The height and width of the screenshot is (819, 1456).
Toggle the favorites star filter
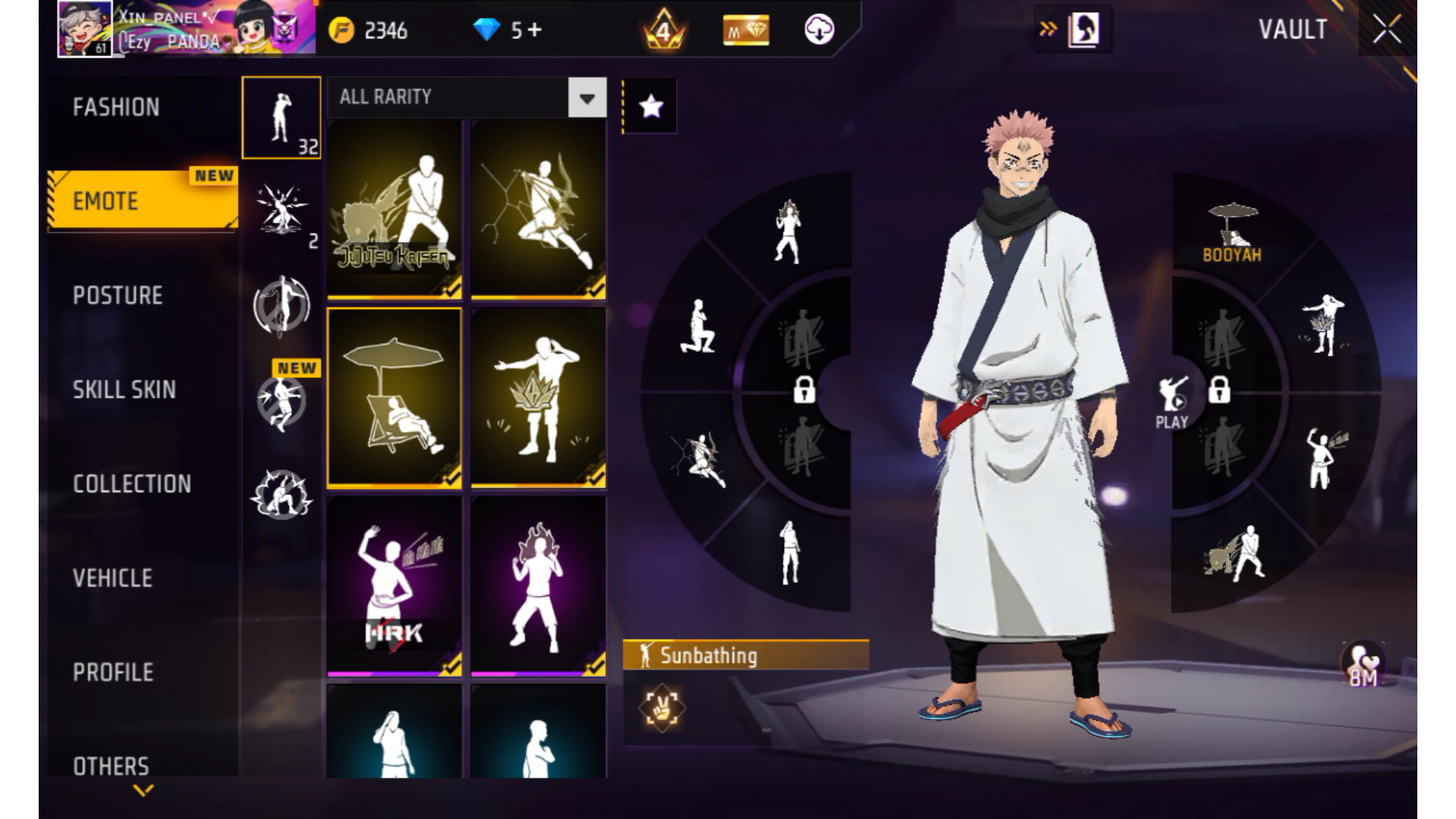(x=651, y=107)
